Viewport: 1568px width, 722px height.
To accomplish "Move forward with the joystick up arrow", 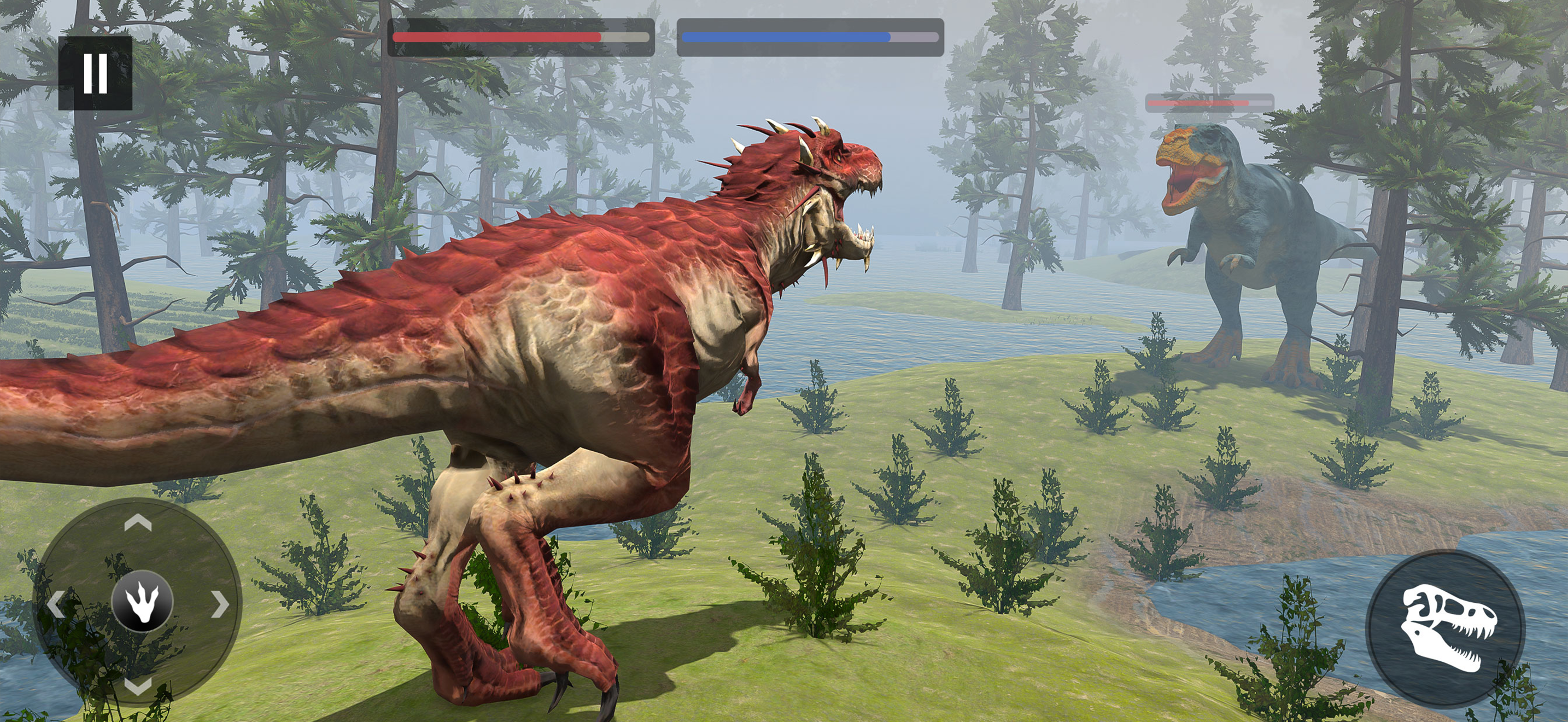I will [x=138, y=522].
